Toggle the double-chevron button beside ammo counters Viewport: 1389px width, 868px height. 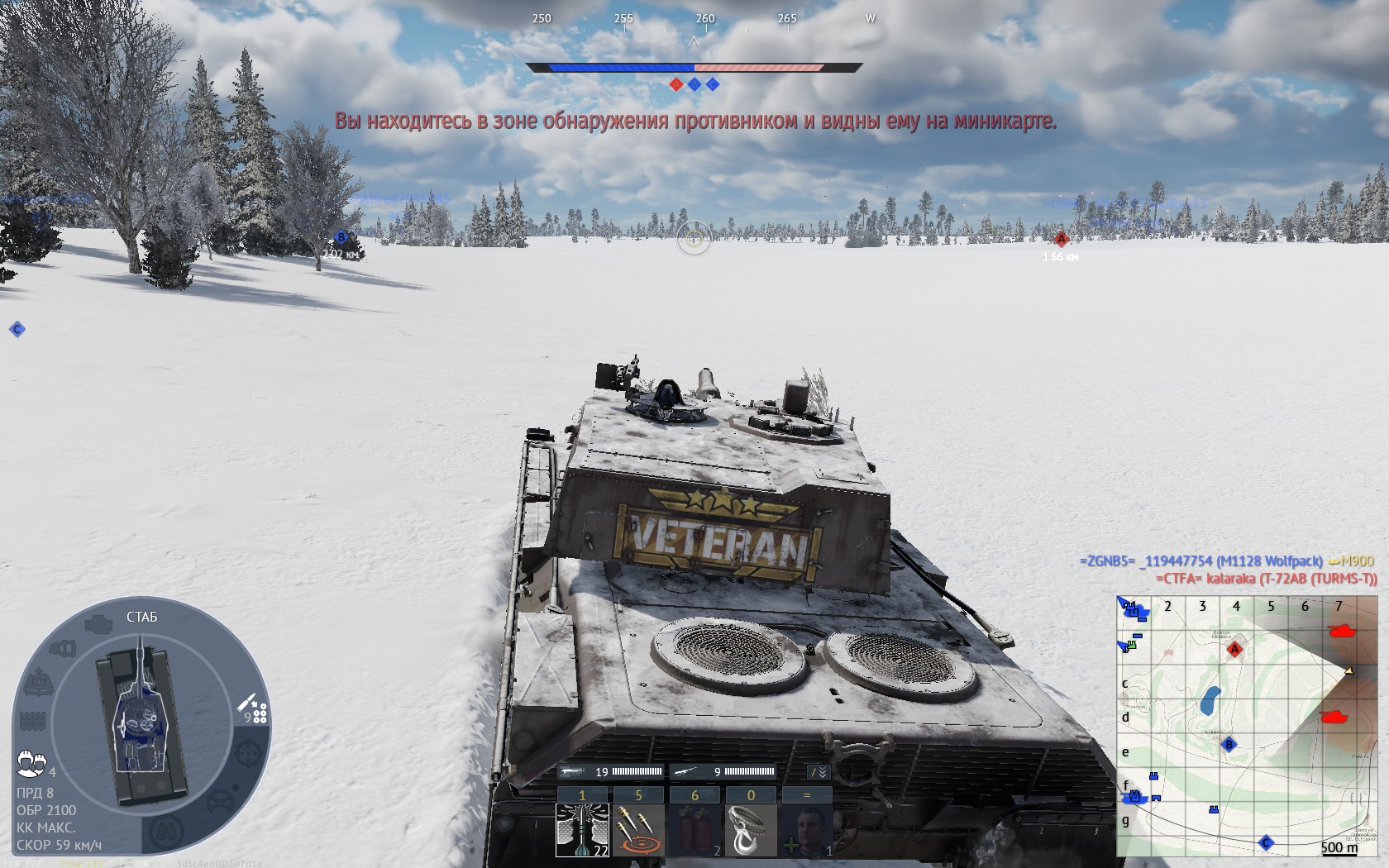(818, 772)
